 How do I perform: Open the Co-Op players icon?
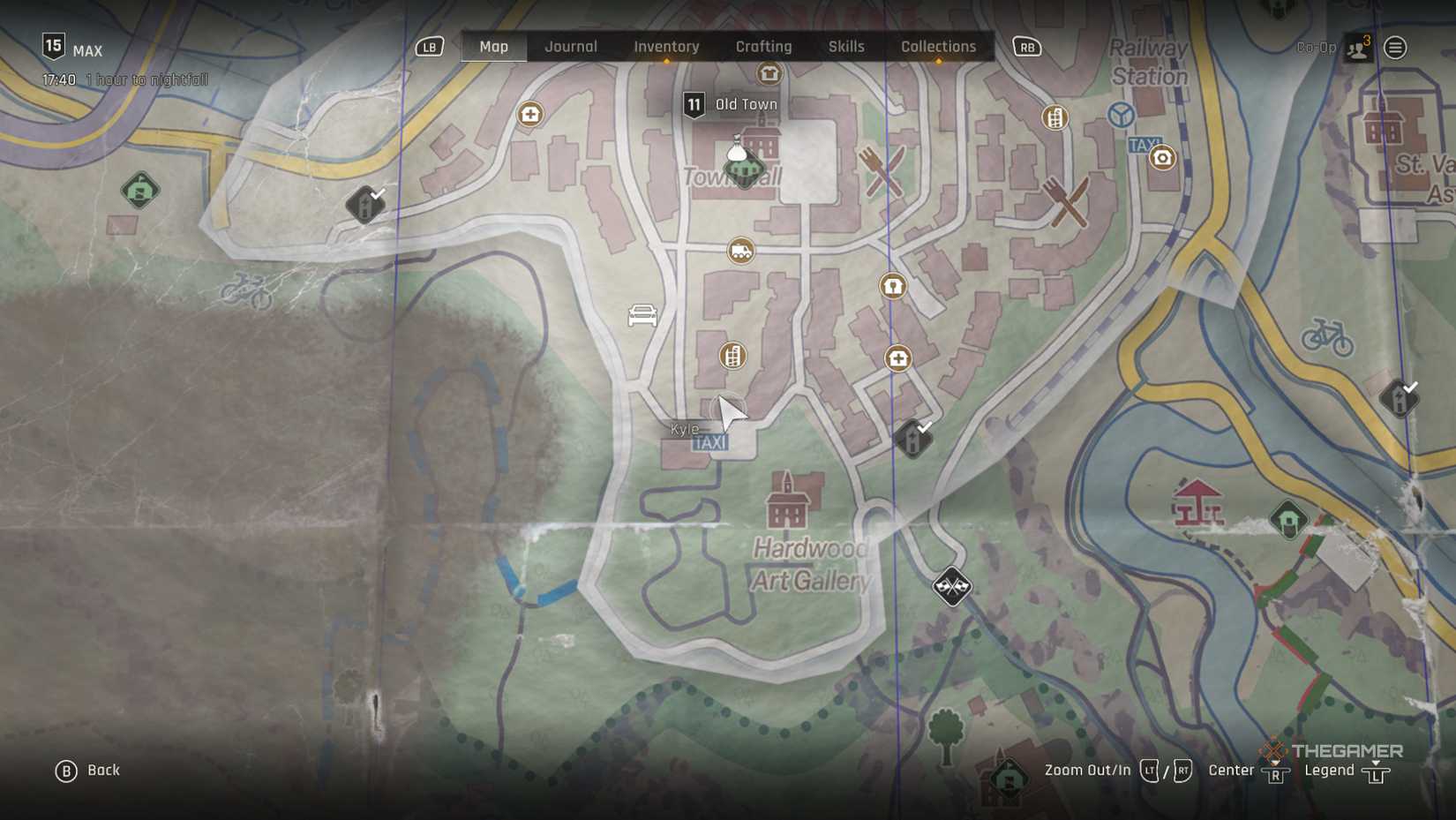[x=1358, y=48]
